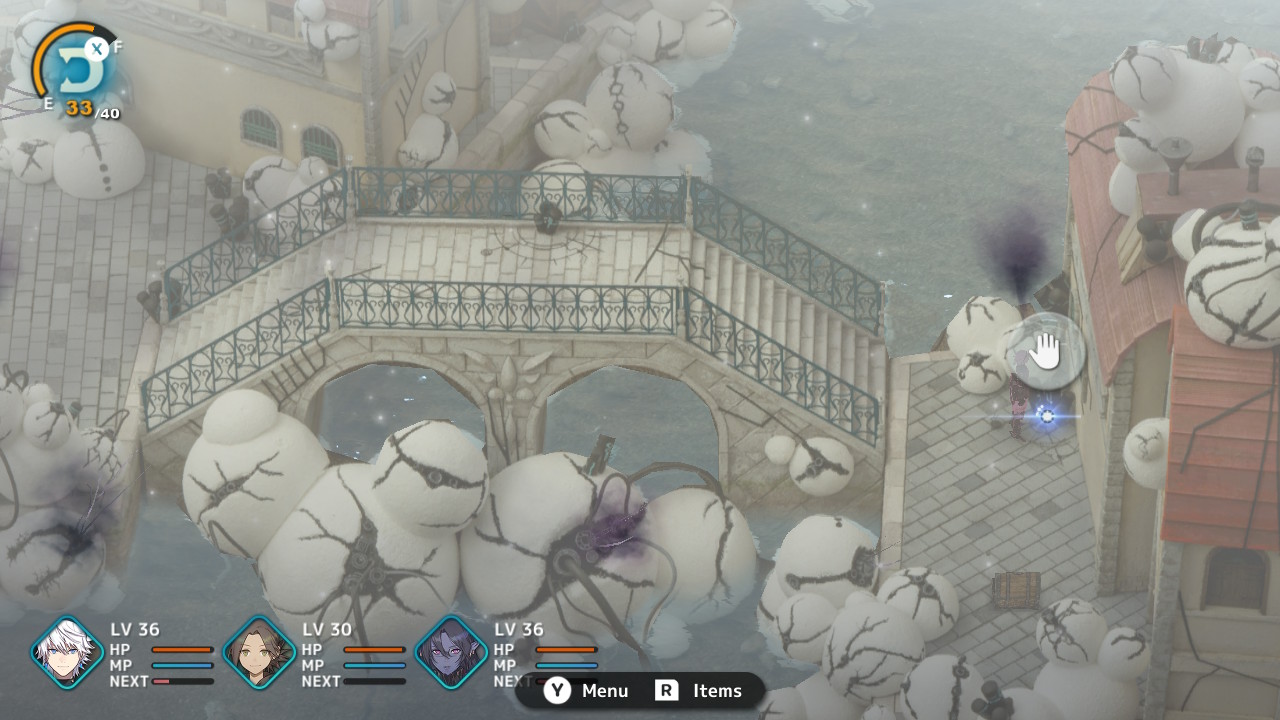Select the brown-haired party member portrait
This screenshot has width=1280, height=720.
click(x=258, y=652)
